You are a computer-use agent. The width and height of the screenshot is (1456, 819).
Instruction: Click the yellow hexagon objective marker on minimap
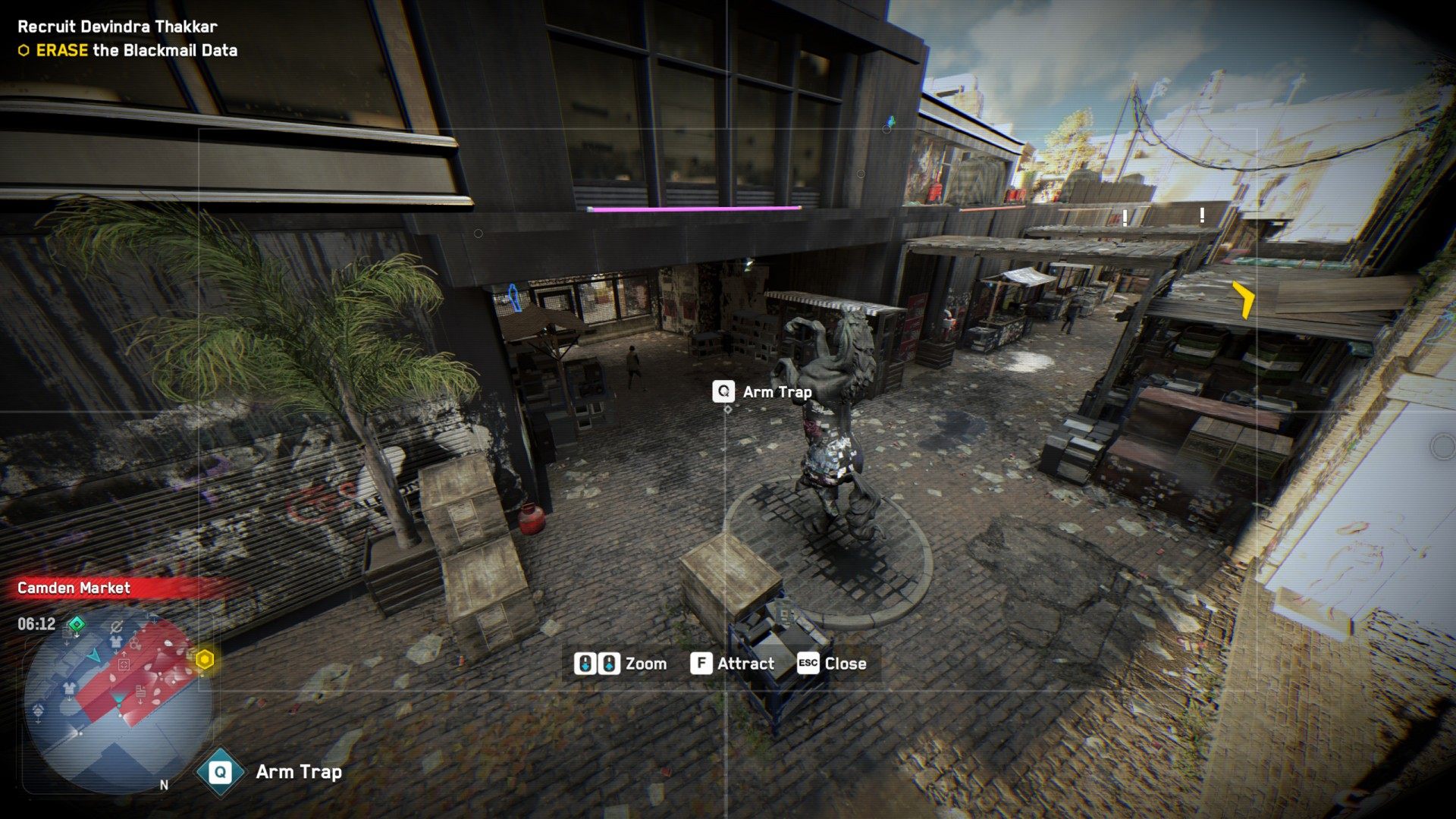[x=204, y=660]
